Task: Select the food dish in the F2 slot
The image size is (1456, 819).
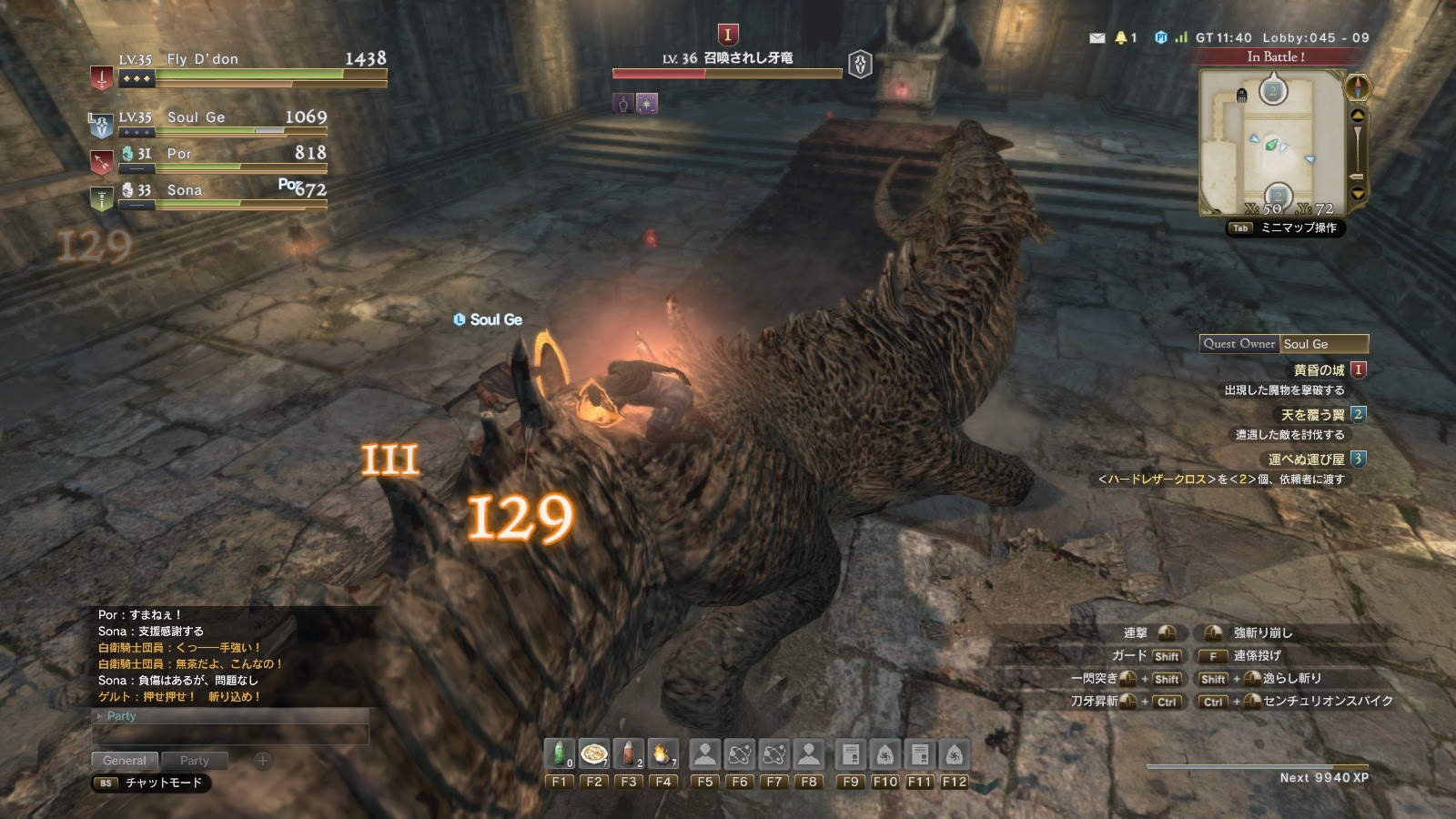Action: click(x=593, y=754)
